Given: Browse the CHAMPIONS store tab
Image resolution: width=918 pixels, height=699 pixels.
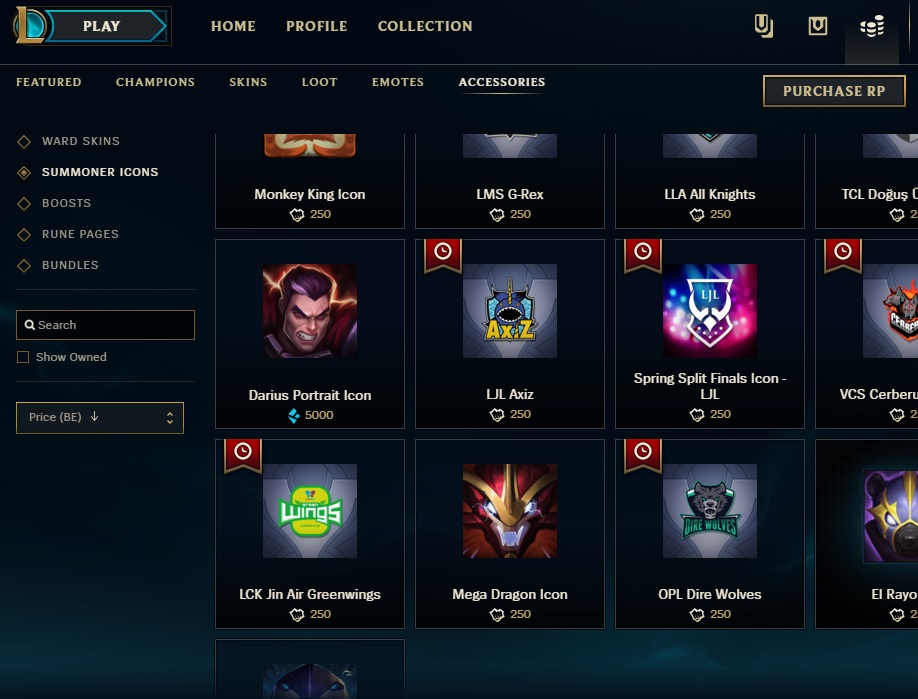Looking at the screenshot, I should (155, 82).
